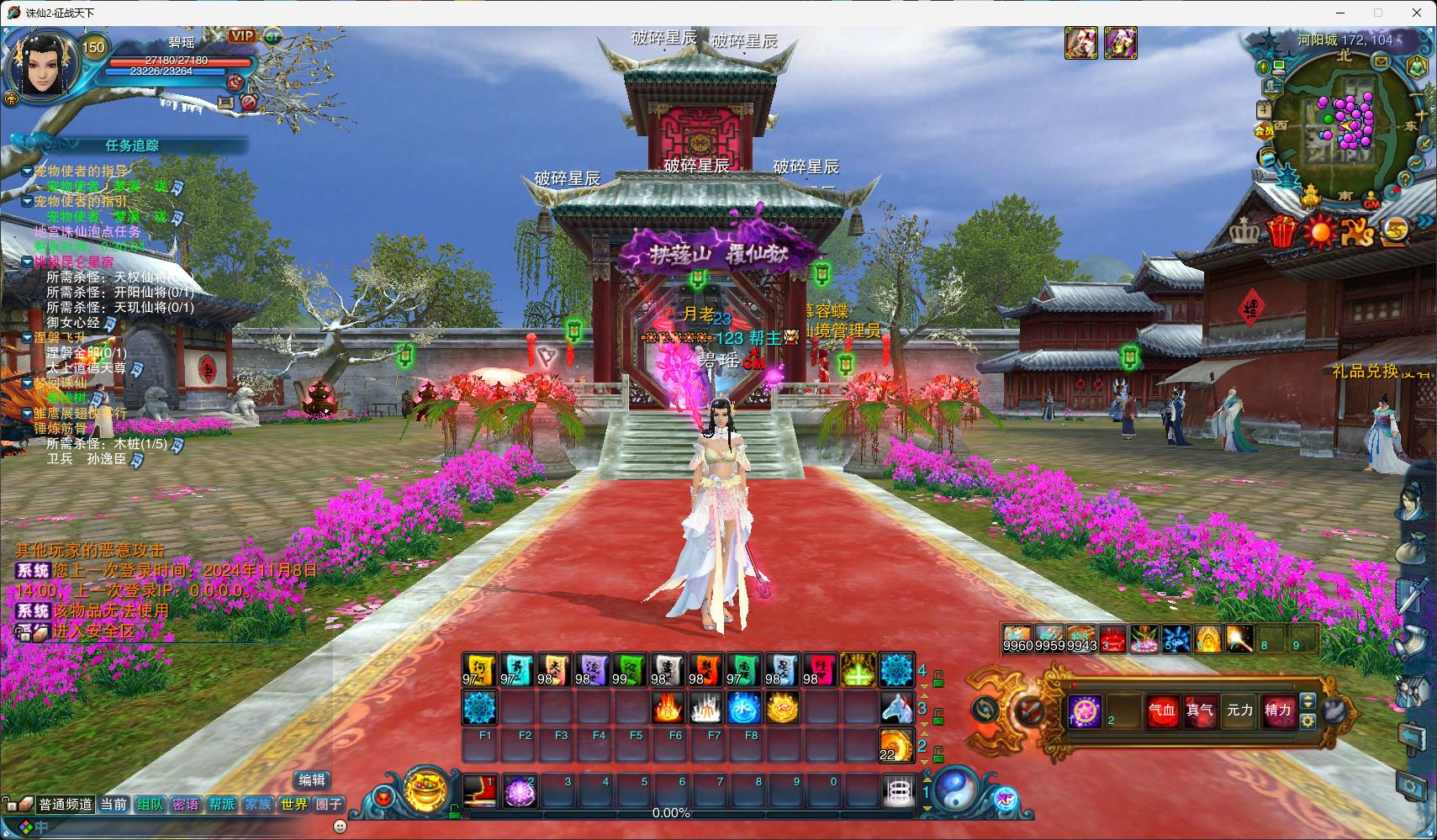Activate the fire skill in the F6 slot
Viewport: 1437px width, 840px height.
pos(668,709)
